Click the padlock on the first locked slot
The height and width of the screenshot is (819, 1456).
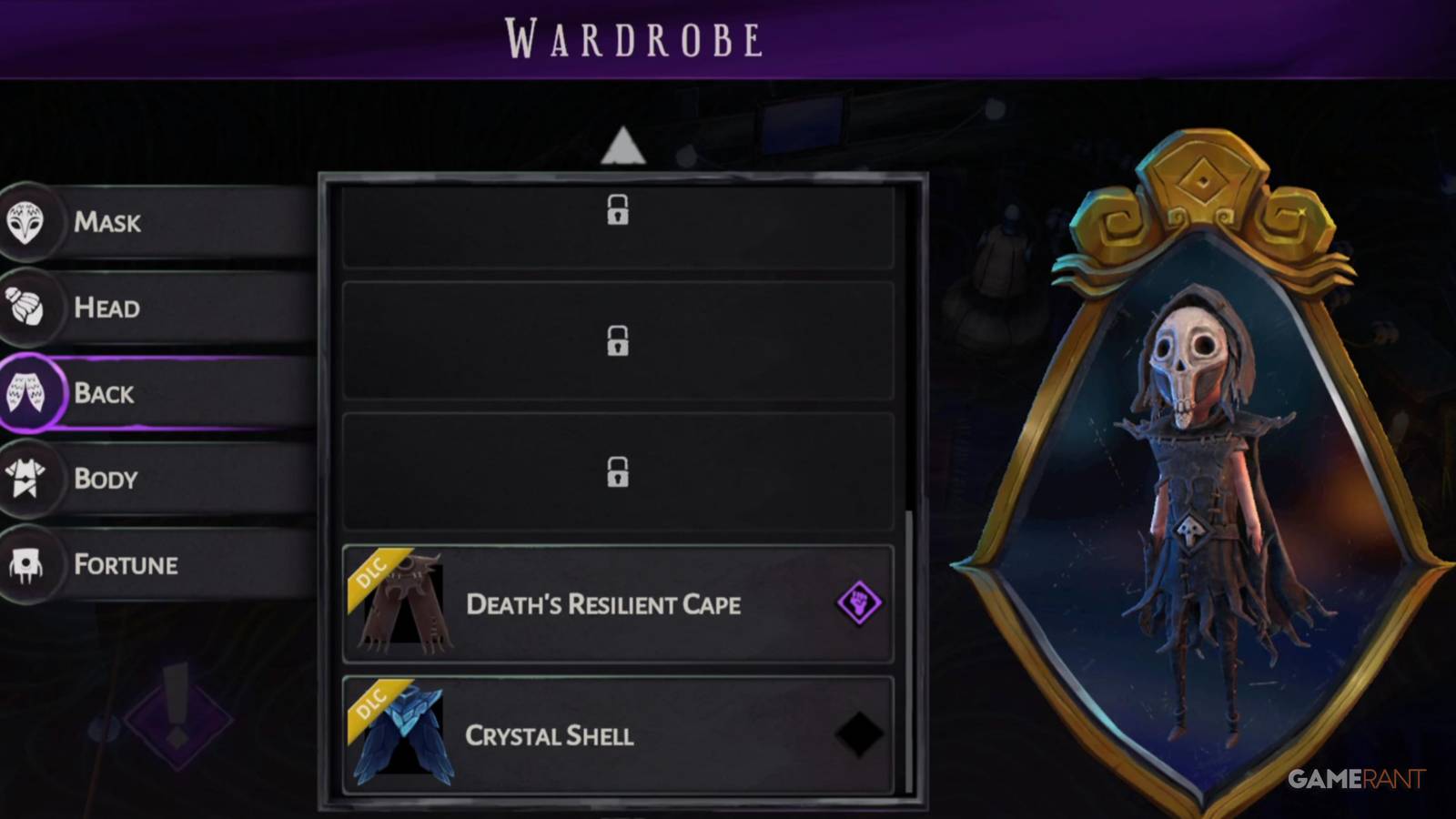(620, 212)
